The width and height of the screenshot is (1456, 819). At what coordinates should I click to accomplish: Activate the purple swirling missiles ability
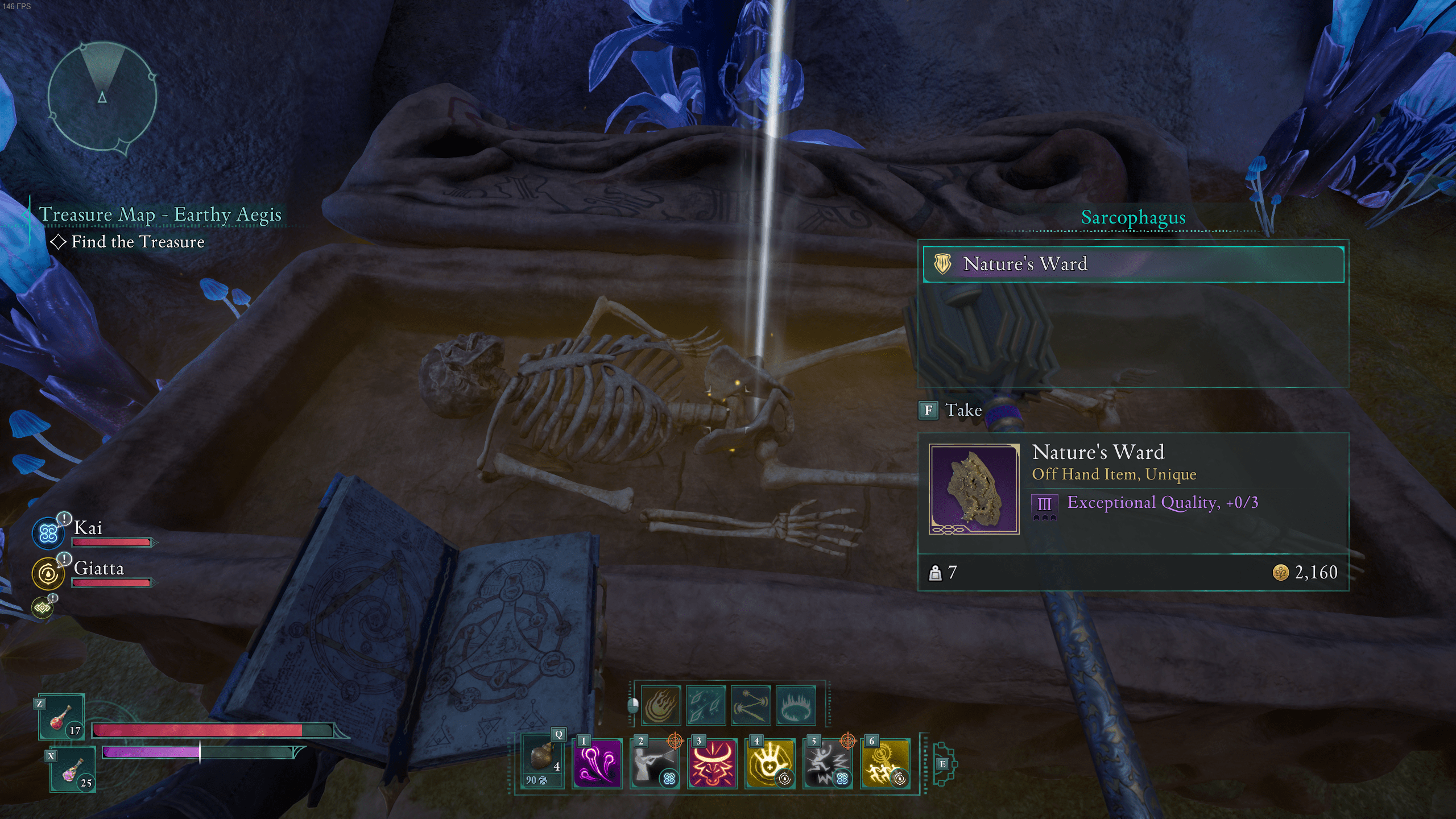click(597, 763)
